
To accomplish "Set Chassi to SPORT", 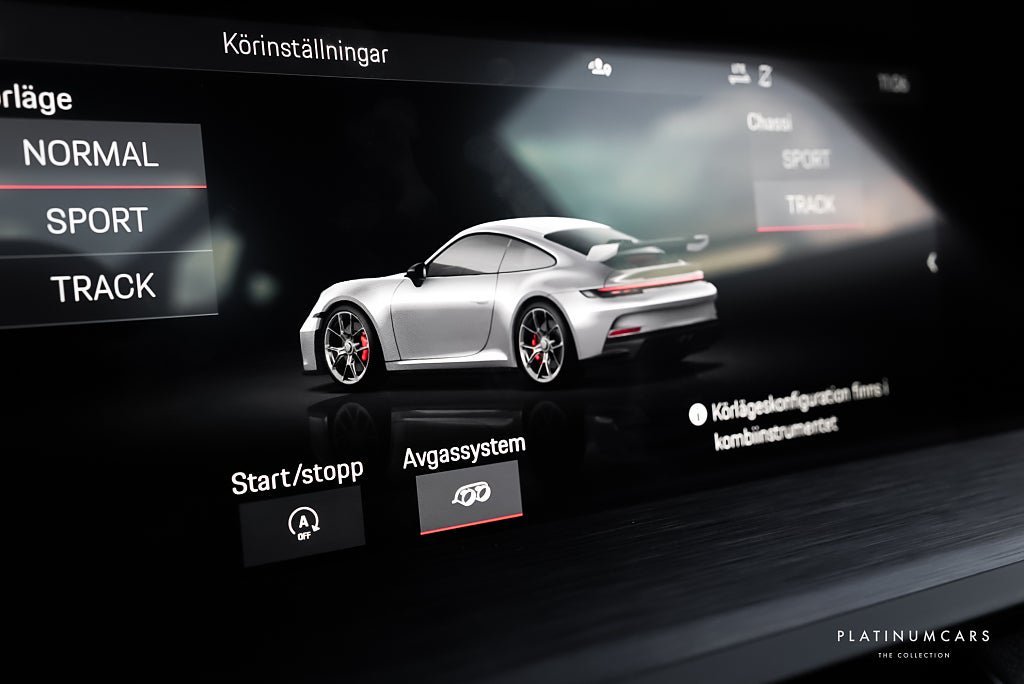I will click(x=805, y=159).
